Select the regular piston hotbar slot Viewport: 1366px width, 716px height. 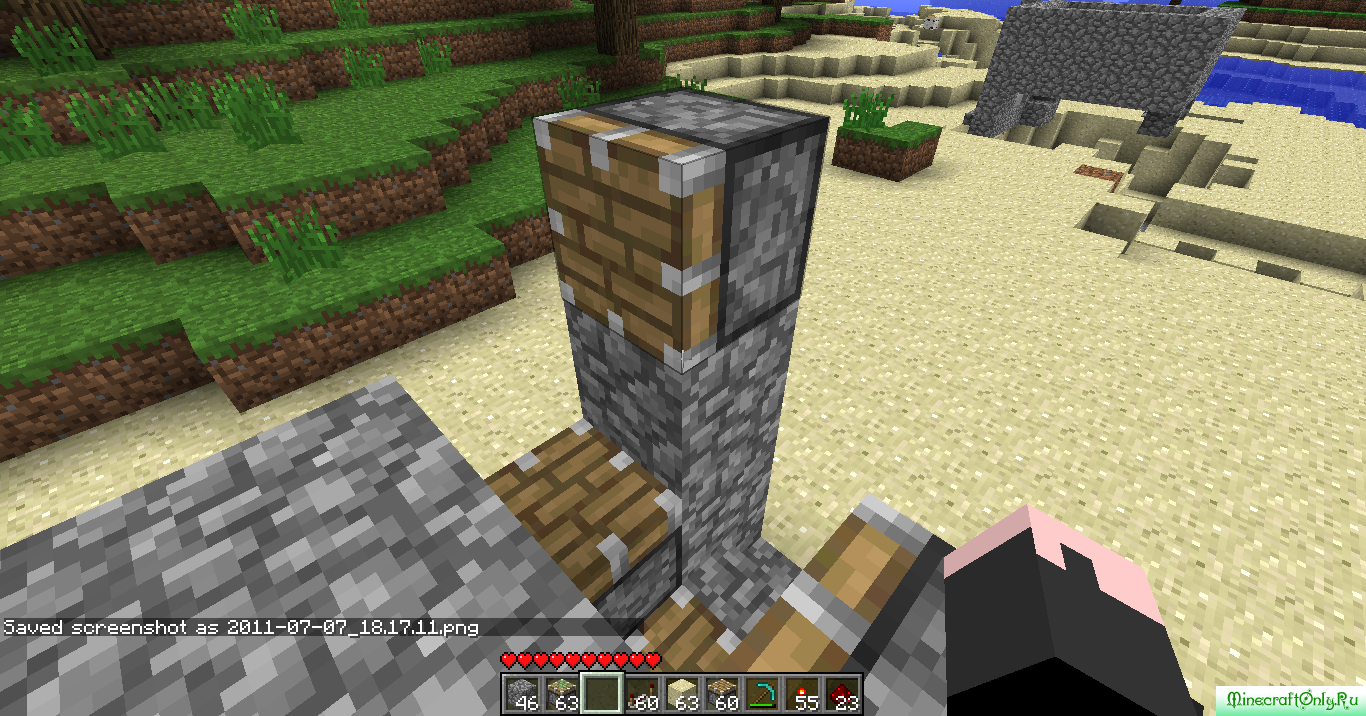(x=722, y=693)
